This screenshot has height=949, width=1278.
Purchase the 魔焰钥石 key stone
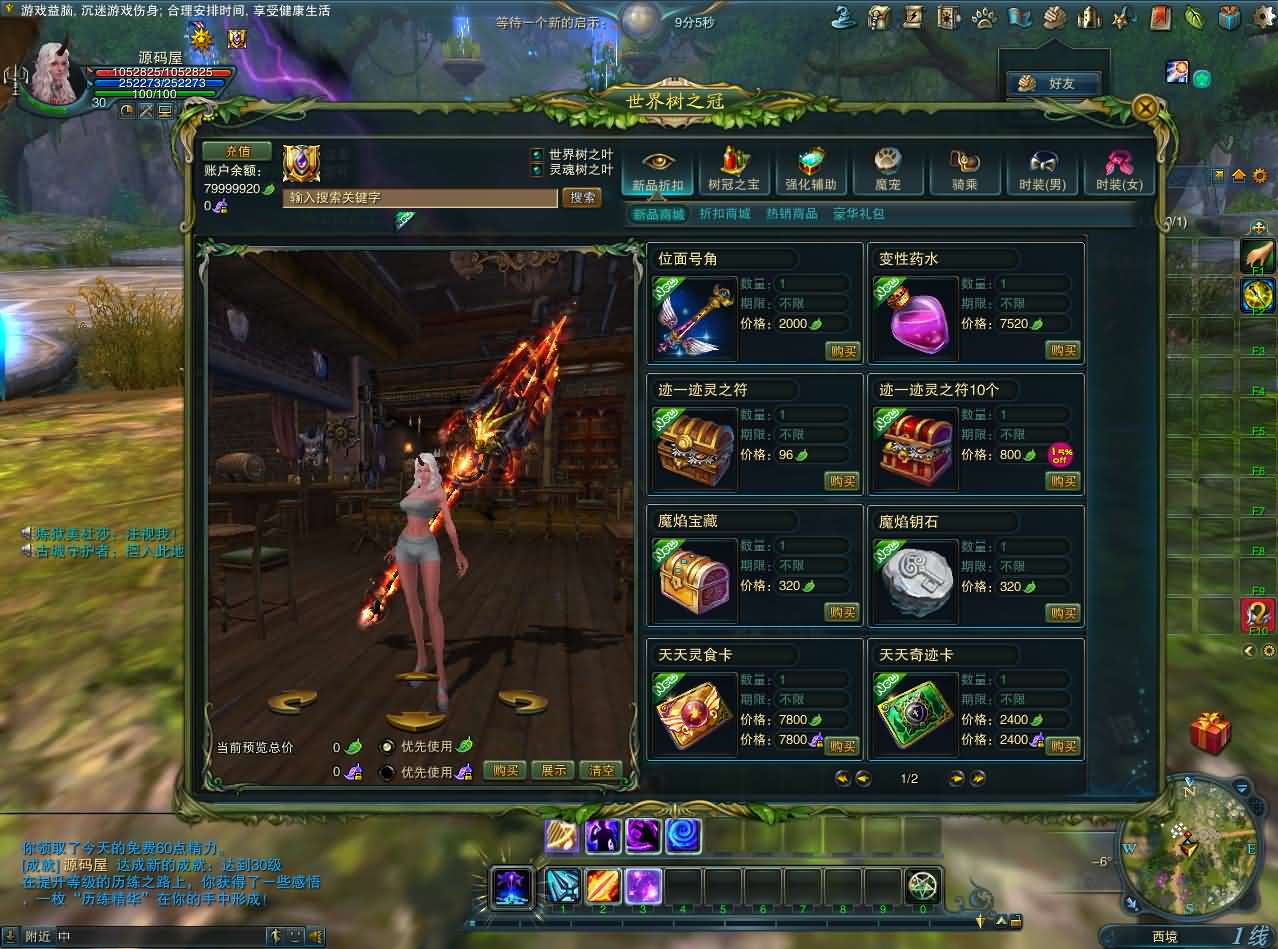point(1063,613)
